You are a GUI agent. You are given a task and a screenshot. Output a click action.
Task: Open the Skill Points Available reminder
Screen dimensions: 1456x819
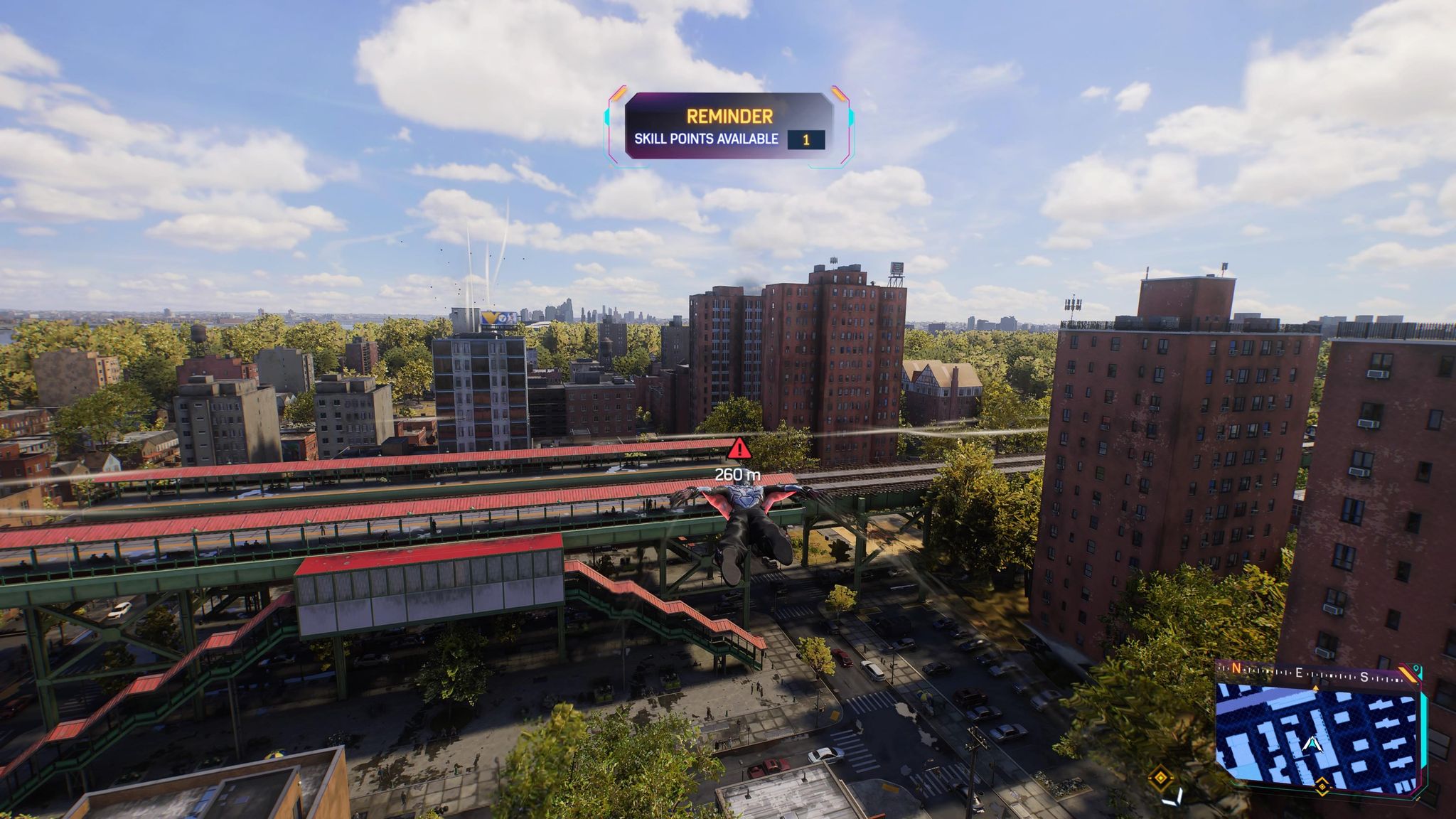click(729, 127)
